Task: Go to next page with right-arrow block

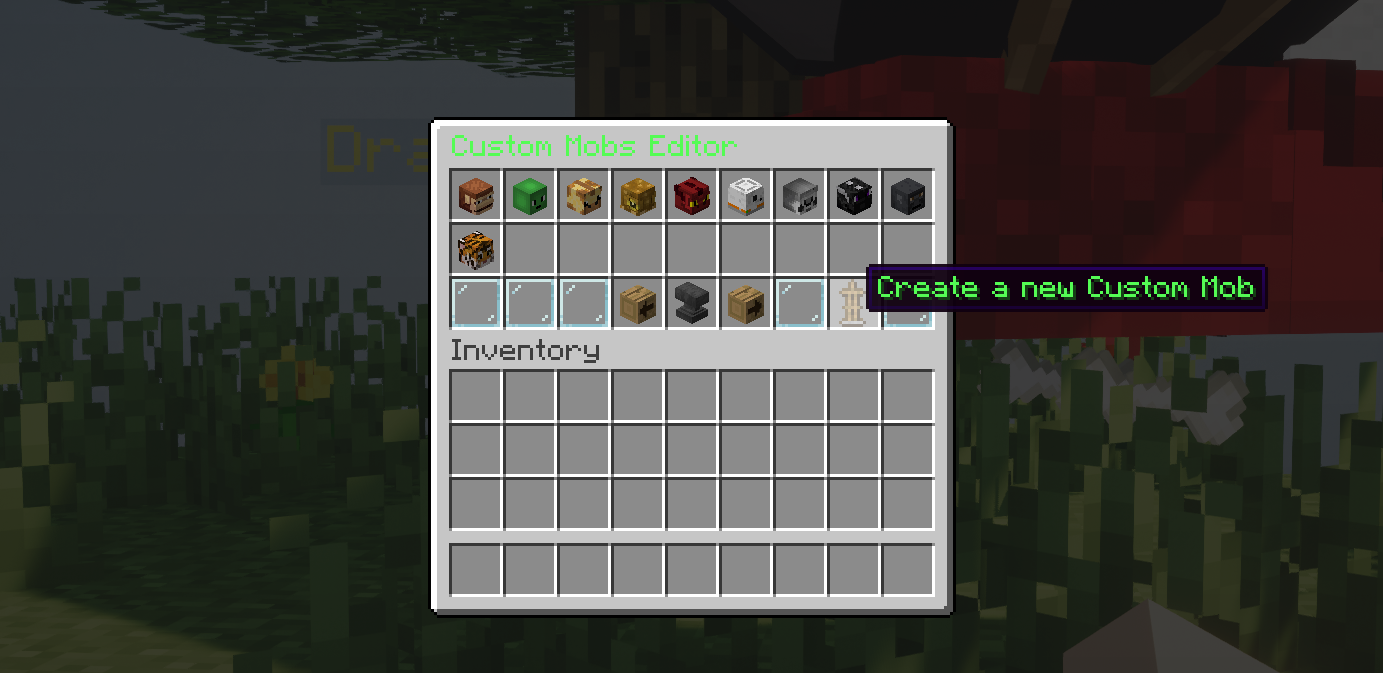Action: tap(745, 303)
